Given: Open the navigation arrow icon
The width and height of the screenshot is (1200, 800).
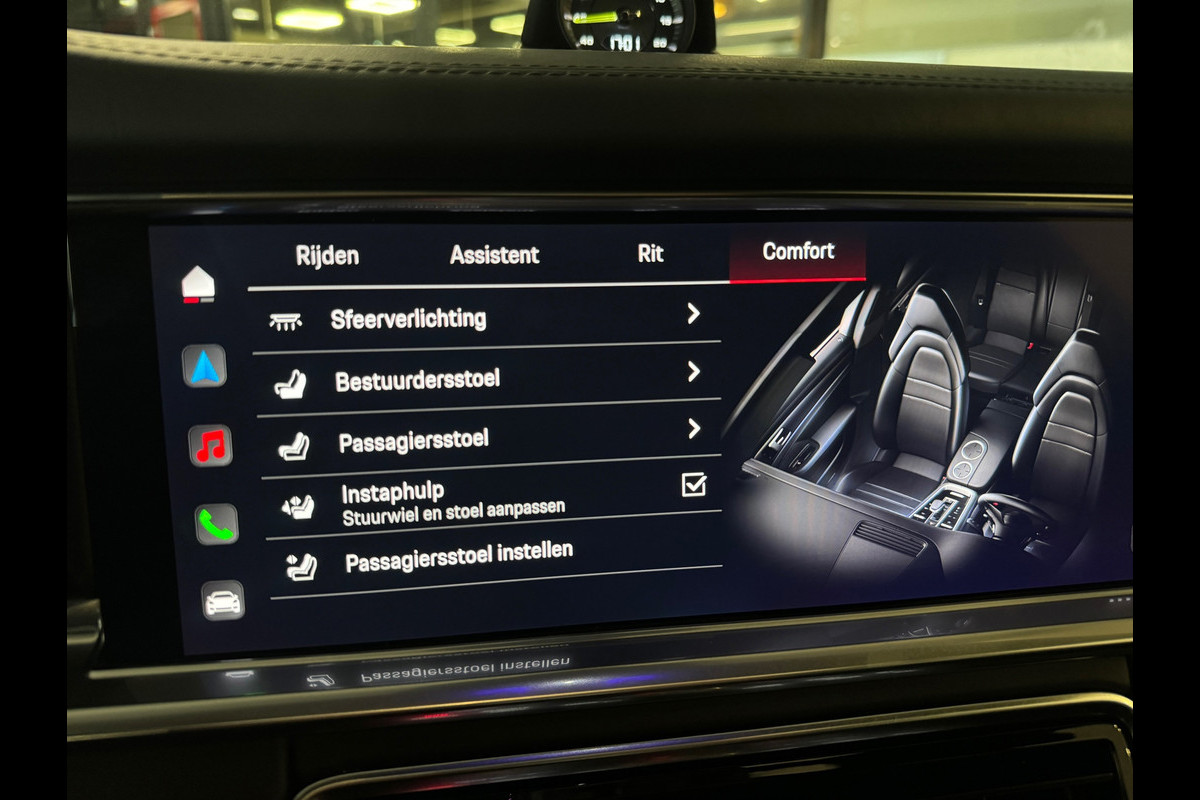Looking at the screenshot, I should pos(205,367).
